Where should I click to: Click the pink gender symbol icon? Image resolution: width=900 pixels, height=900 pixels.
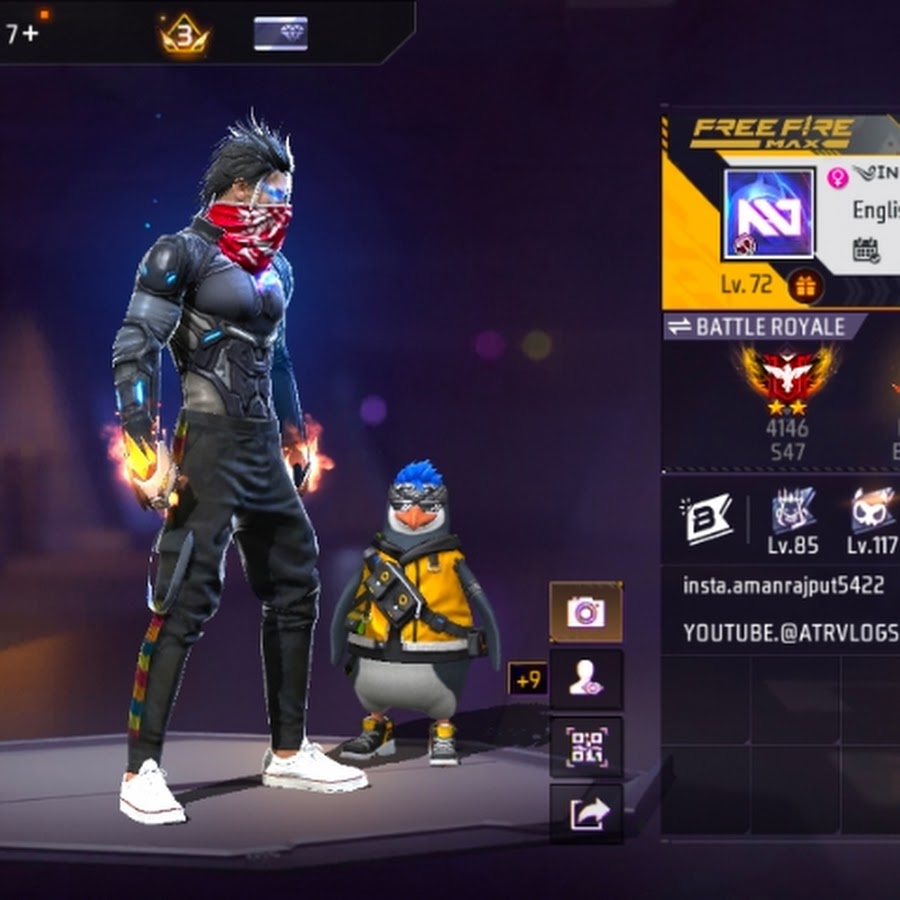pos(838,178)
